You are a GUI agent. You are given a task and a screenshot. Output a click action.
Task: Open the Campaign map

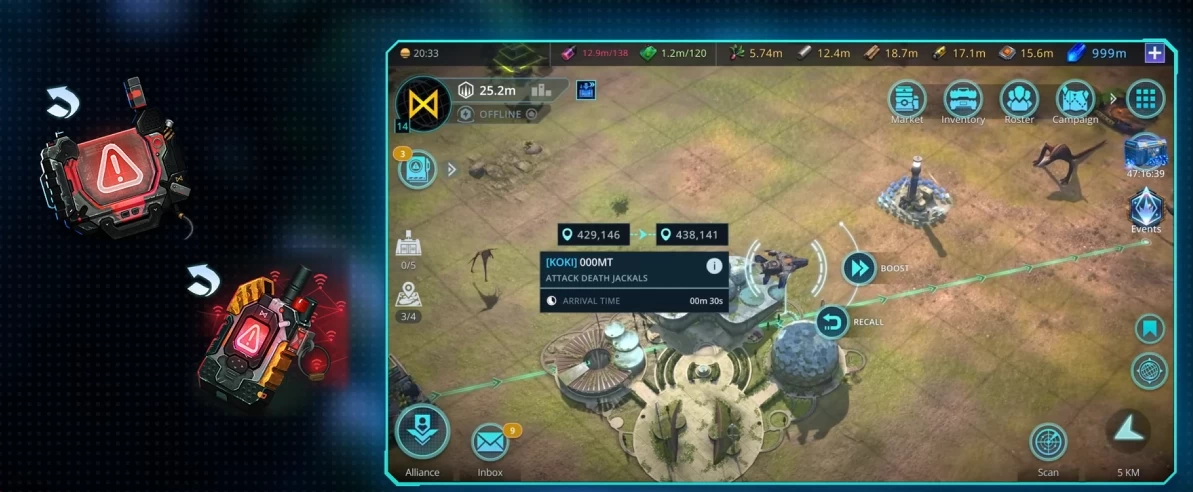point(1075,99)
